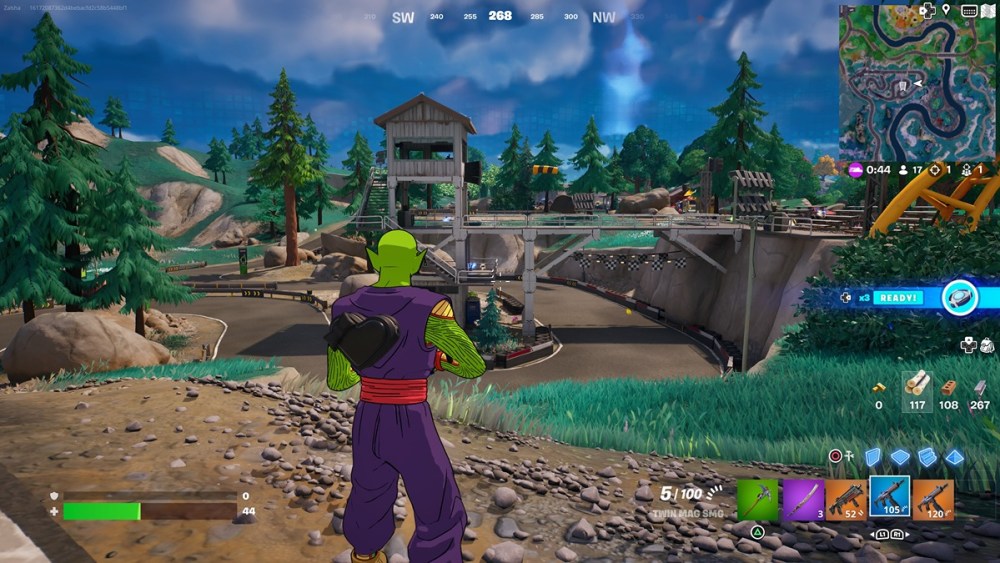Choose the floor building piece
This screenshot has width=1000, height=563.
[900, 457]
